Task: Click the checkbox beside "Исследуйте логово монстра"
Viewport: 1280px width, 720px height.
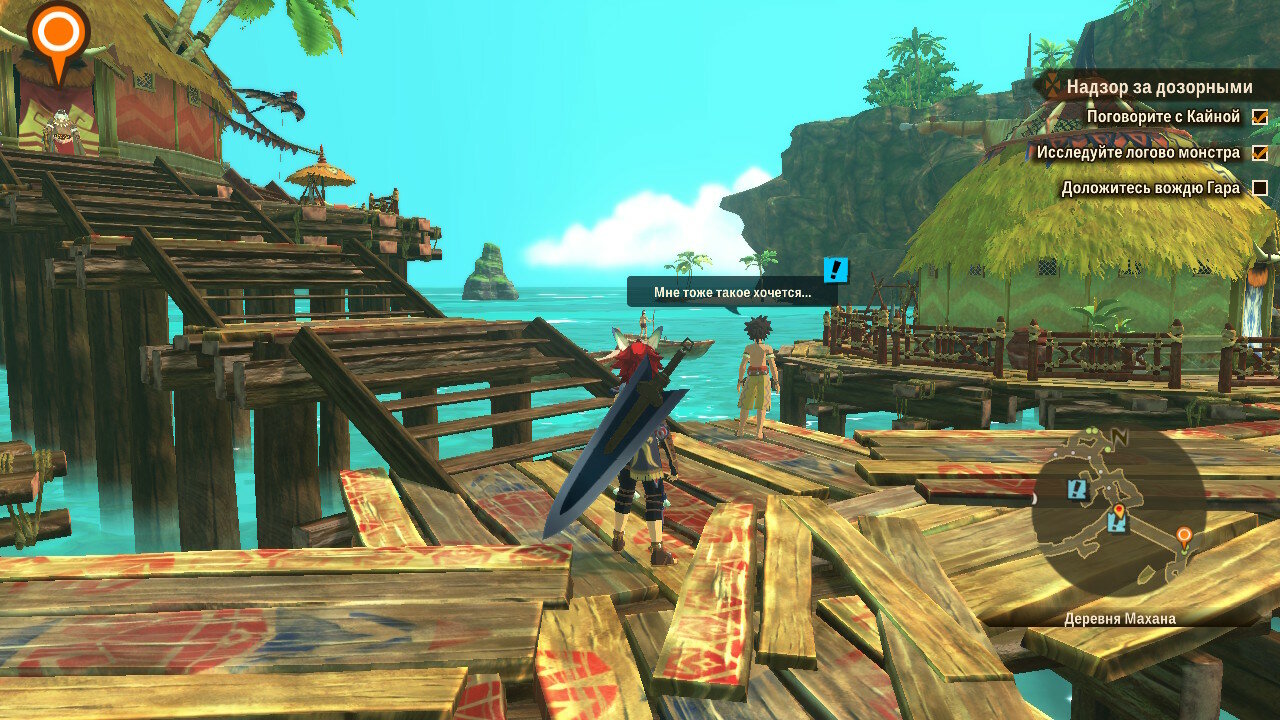Action: coord(1260,153)
